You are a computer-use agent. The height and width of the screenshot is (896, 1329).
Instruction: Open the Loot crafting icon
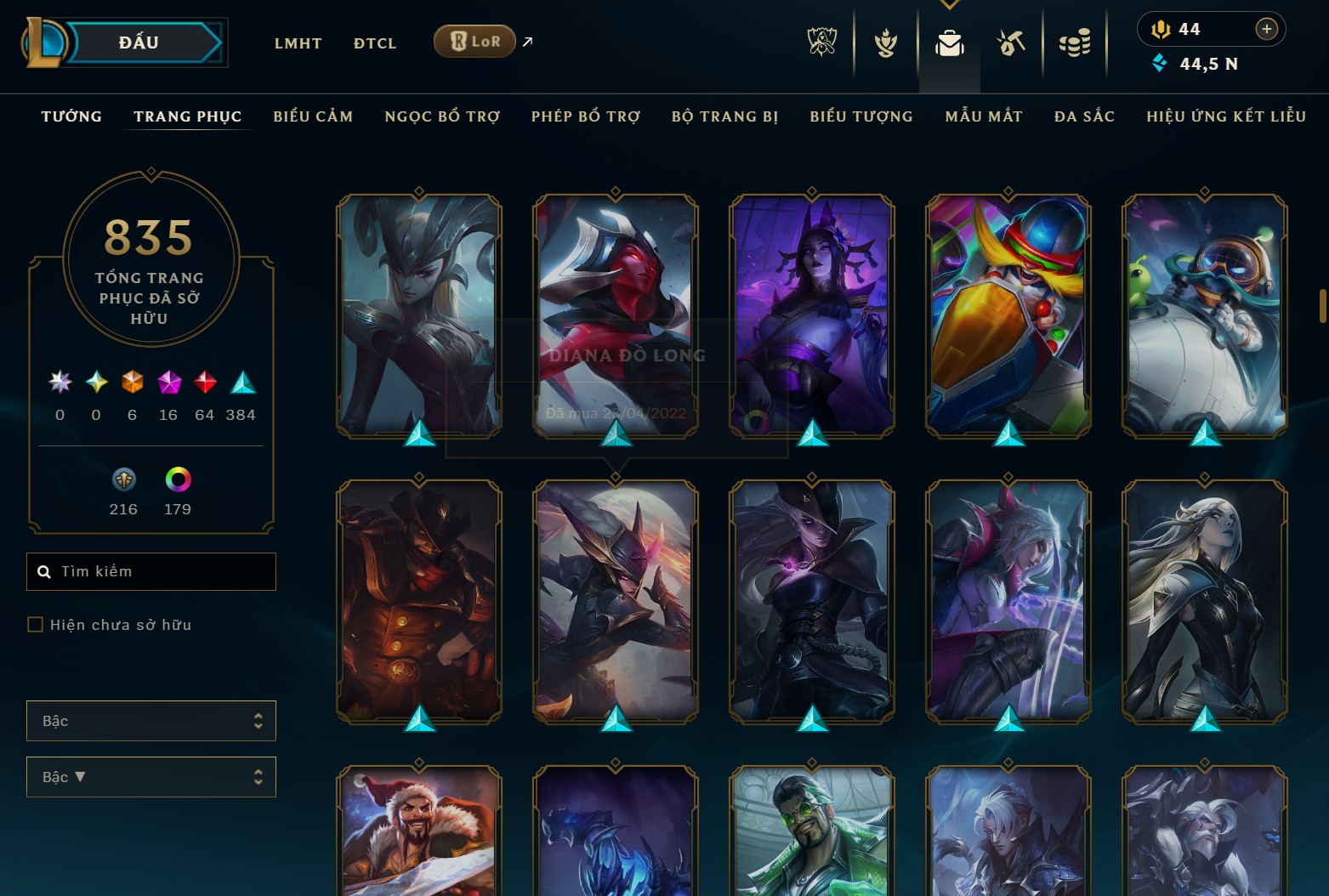[x=1011, y=43]
